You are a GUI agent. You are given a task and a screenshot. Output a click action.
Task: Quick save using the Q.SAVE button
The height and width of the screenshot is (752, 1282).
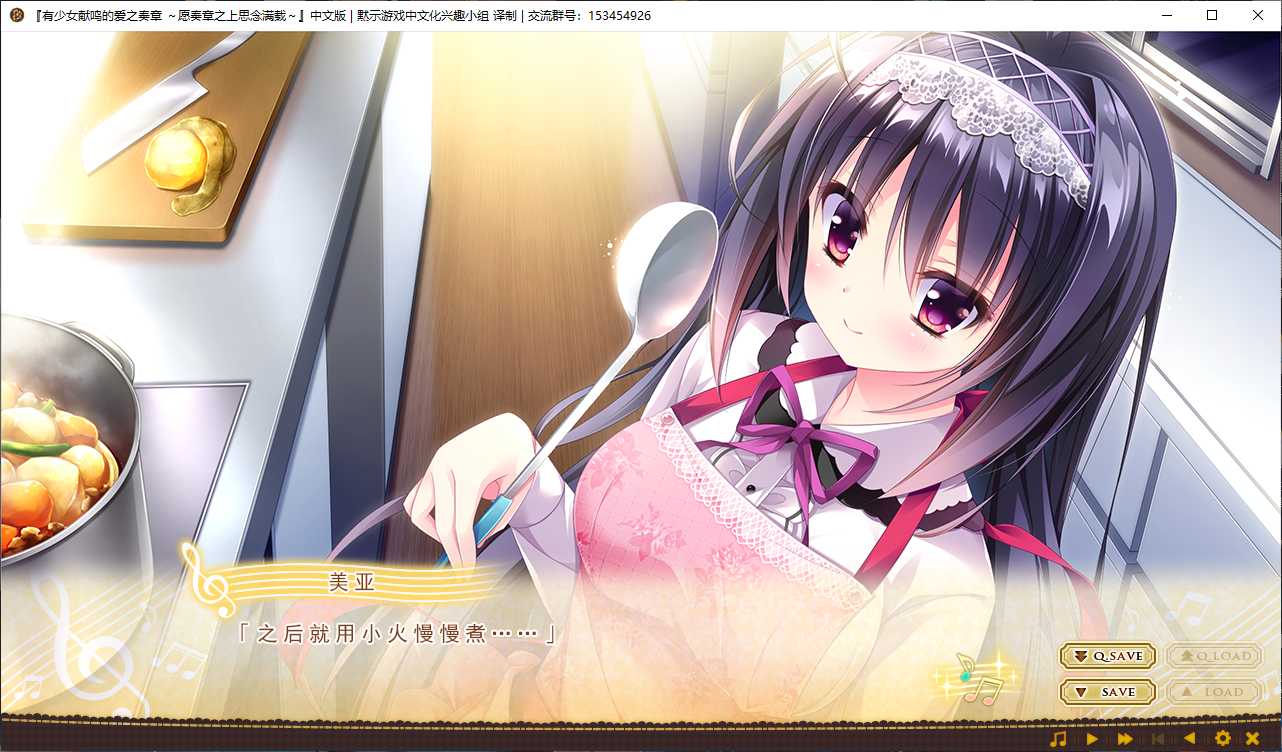[x=1107, y=656]
